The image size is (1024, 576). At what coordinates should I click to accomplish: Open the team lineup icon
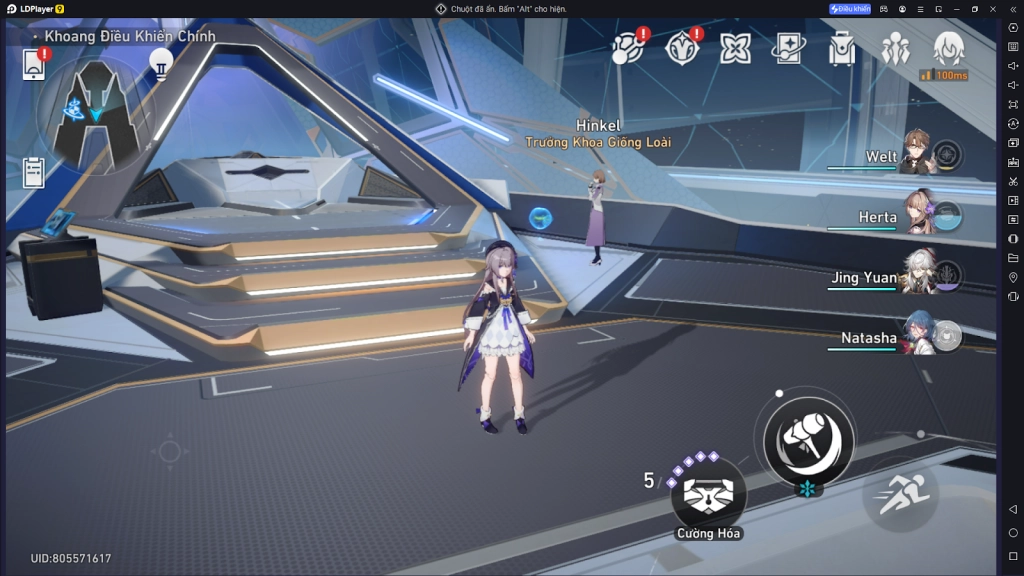895,48
